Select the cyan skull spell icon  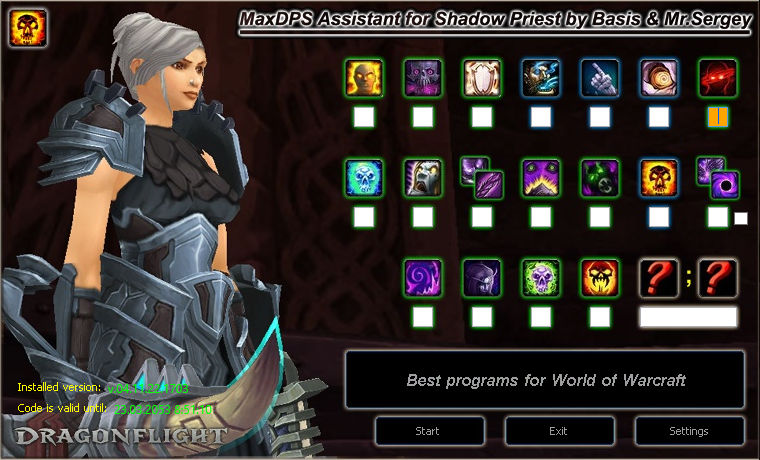tap(364, 177)
